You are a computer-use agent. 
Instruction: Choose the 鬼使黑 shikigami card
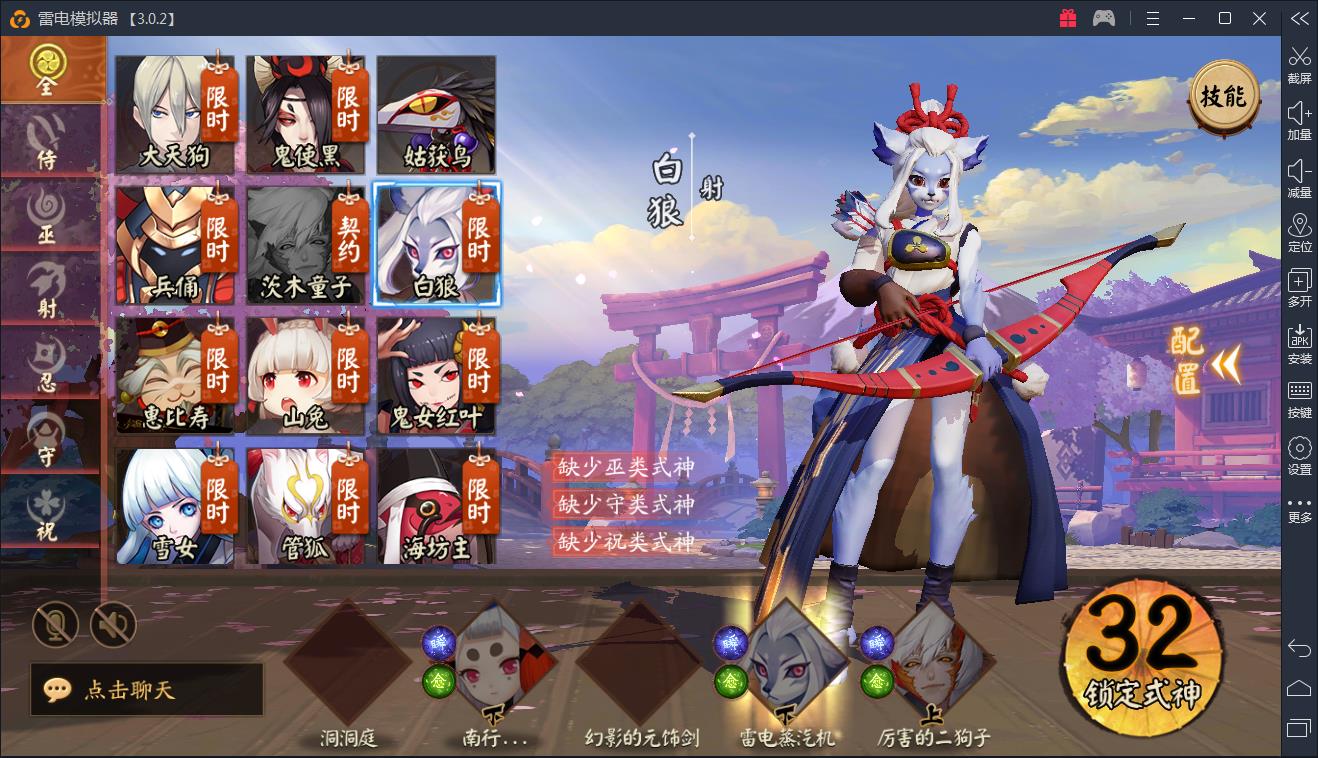pyautogui.click(x=306, y=113)
